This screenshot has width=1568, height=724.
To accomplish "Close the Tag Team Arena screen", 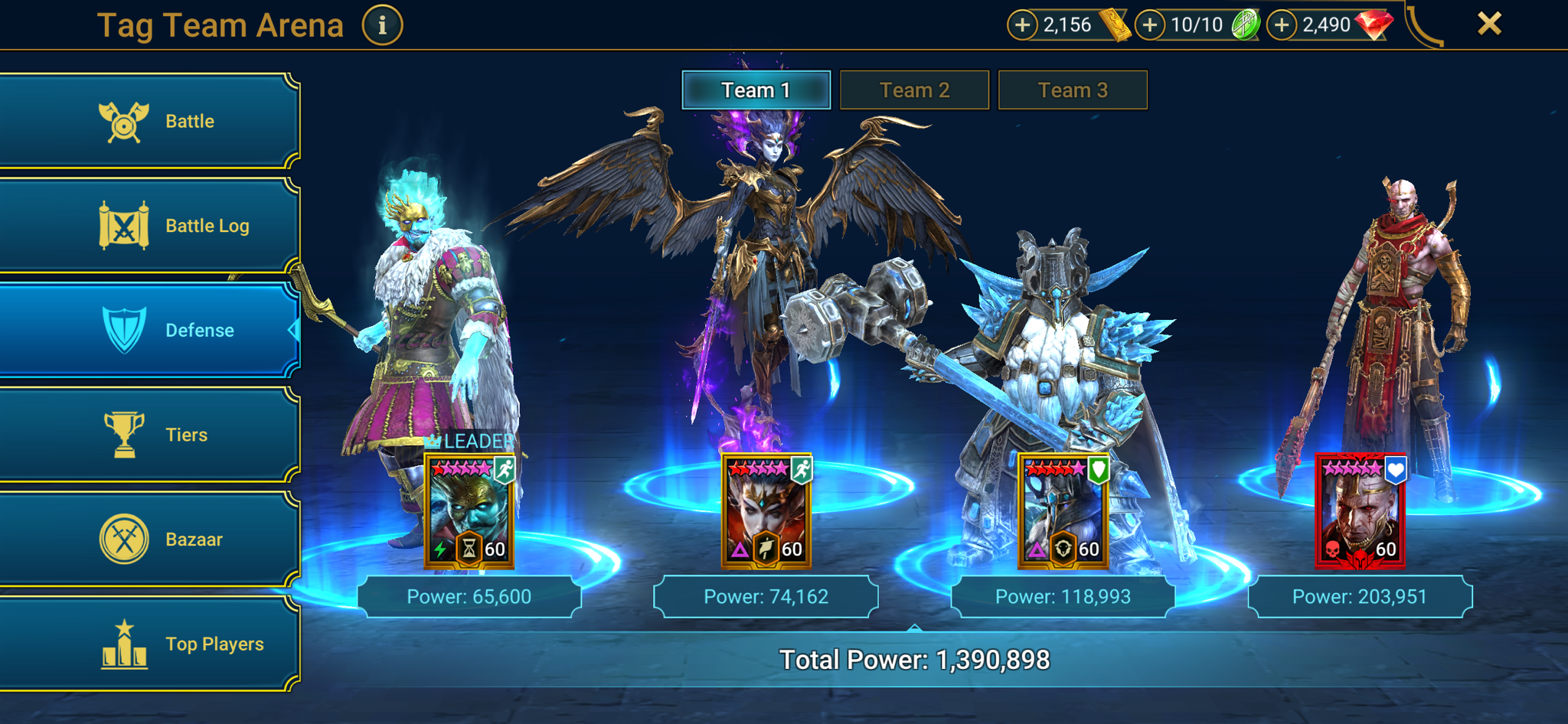I will [1489, 24].
